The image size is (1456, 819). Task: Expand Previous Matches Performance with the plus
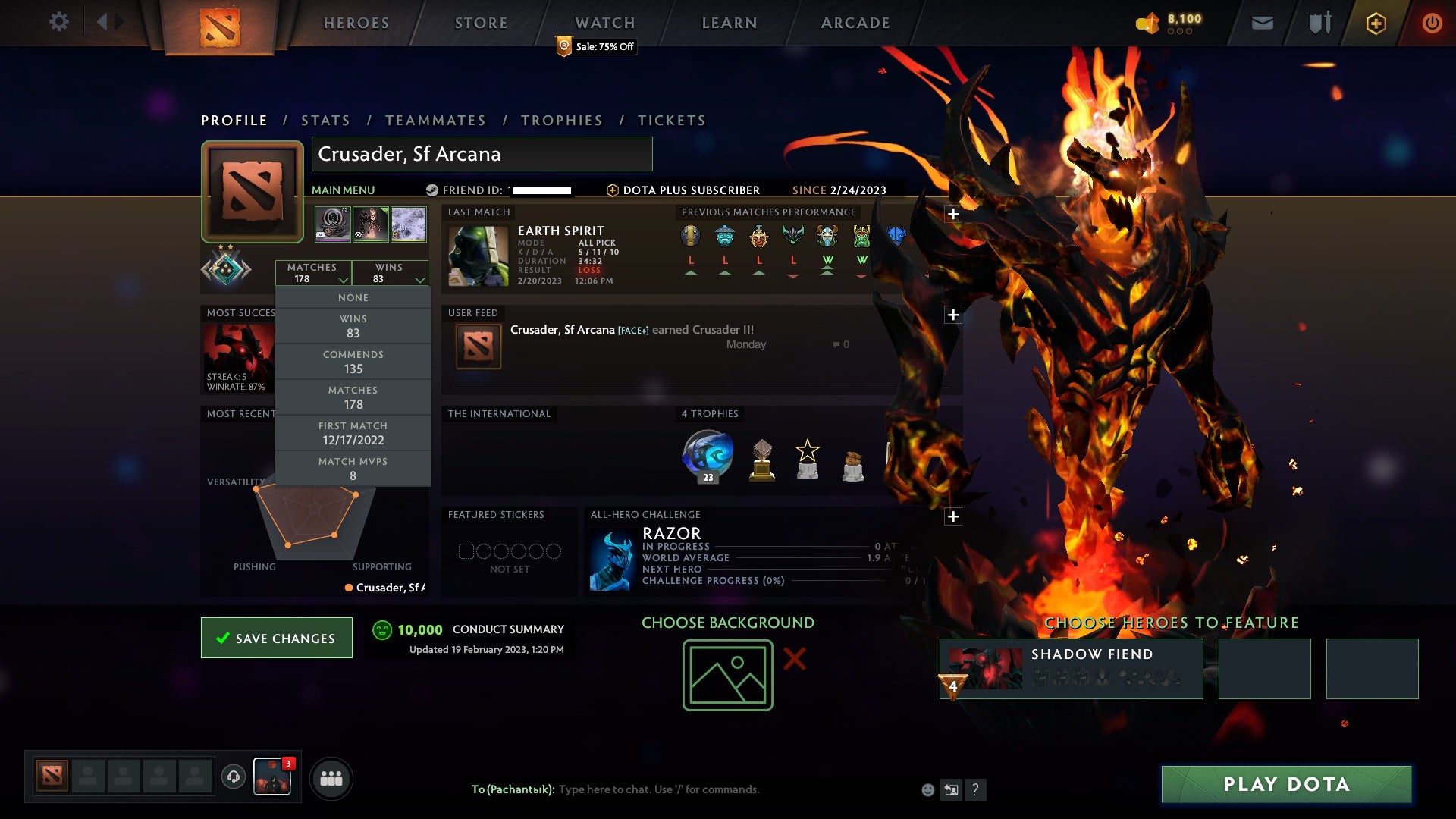click(x=953, y=213)
